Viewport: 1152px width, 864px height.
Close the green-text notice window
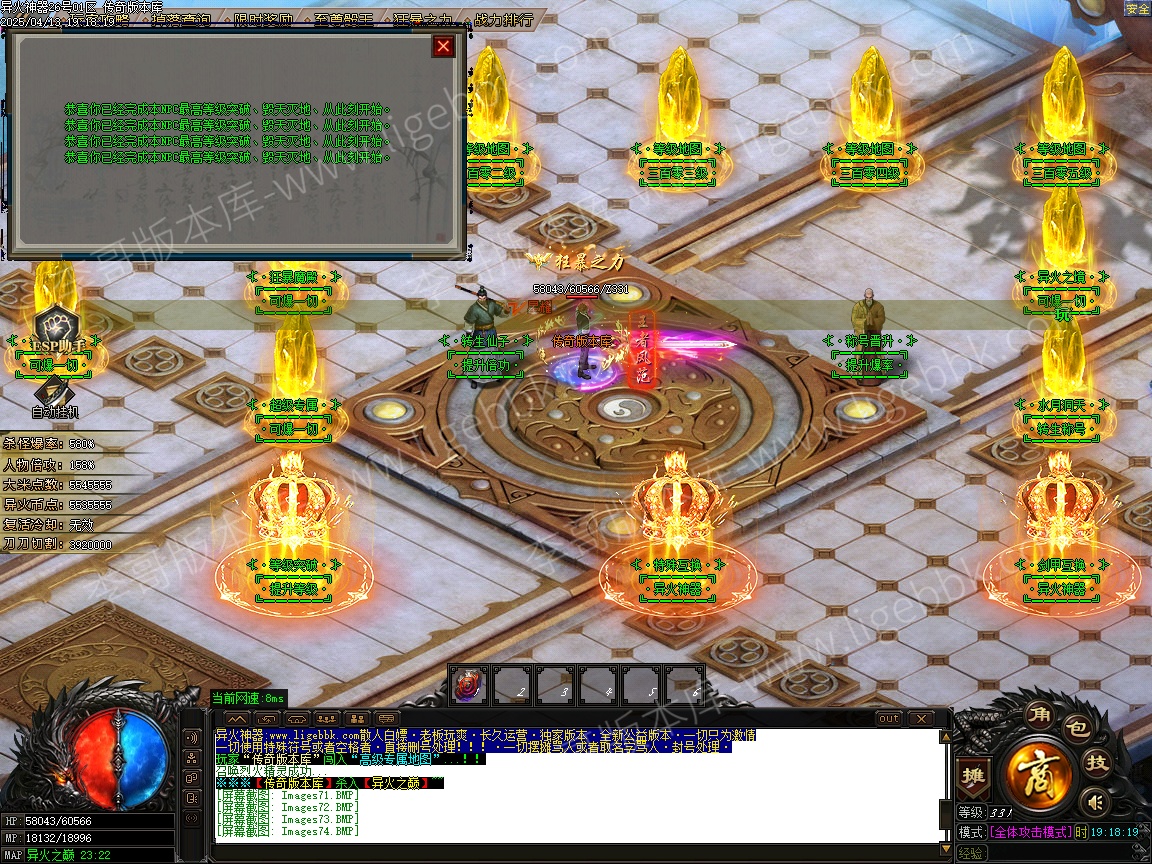coord(443,46)
